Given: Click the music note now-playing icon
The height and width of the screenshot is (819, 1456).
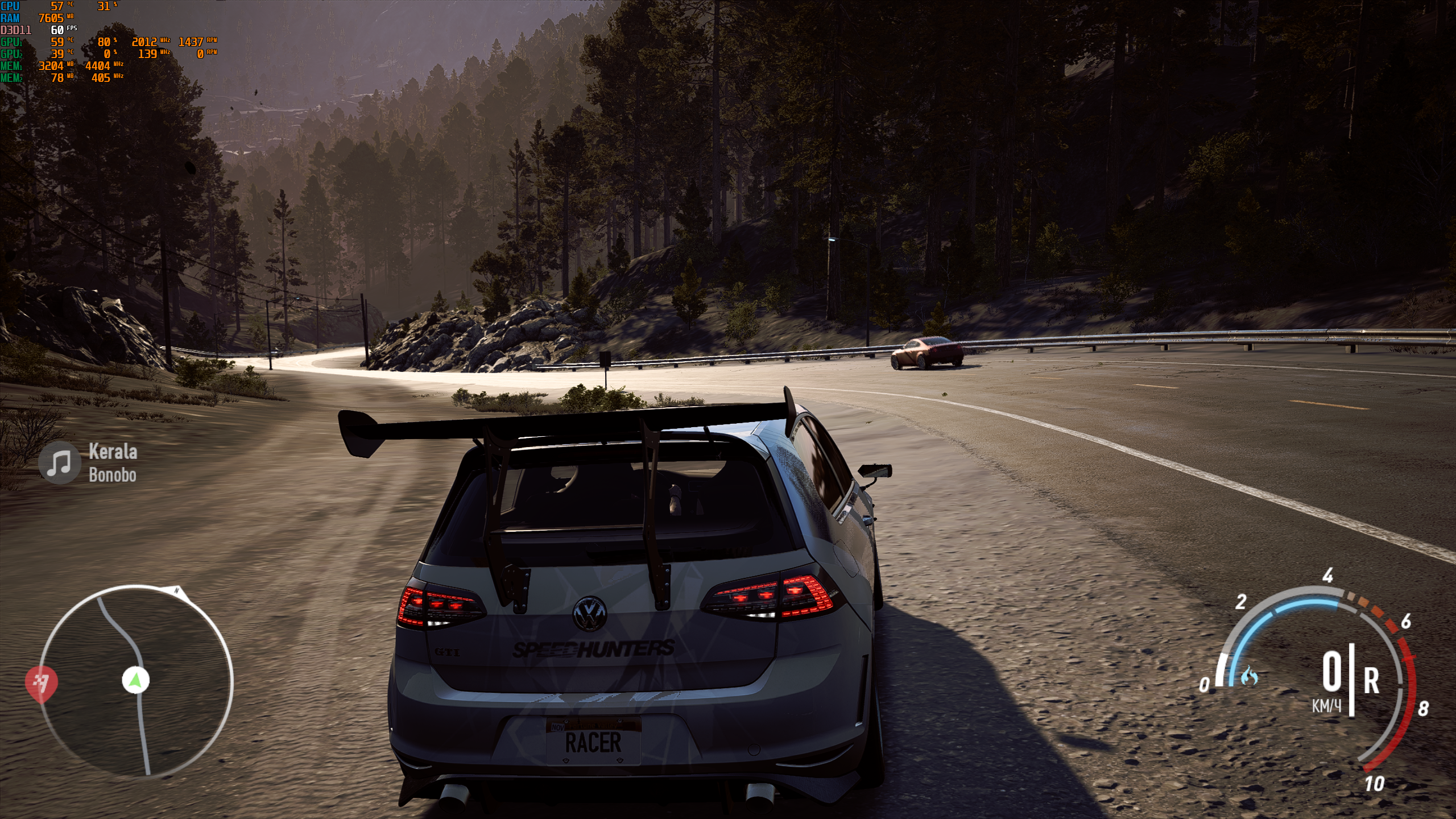Looking at the screenshot, I should pos(59,463).
